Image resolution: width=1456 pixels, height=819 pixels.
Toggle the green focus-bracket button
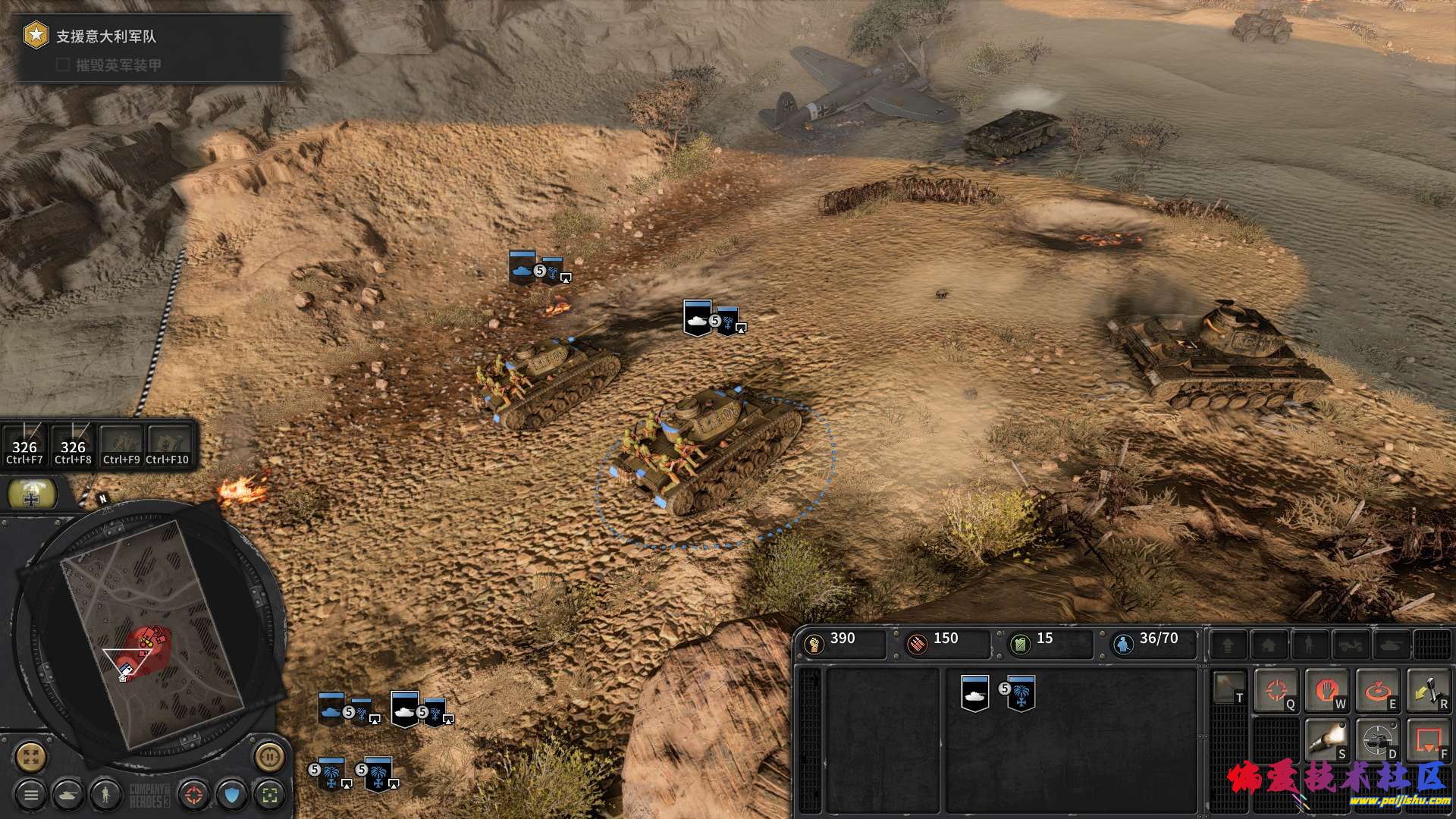tap(269, 795)
